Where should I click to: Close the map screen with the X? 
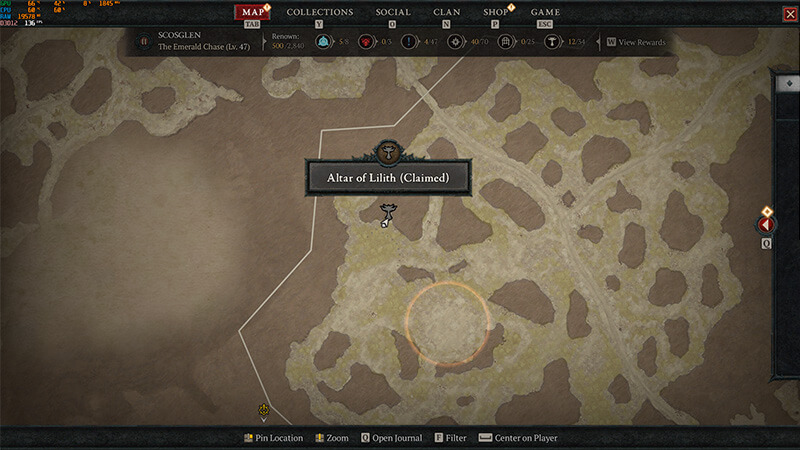(x=789, y=13)
